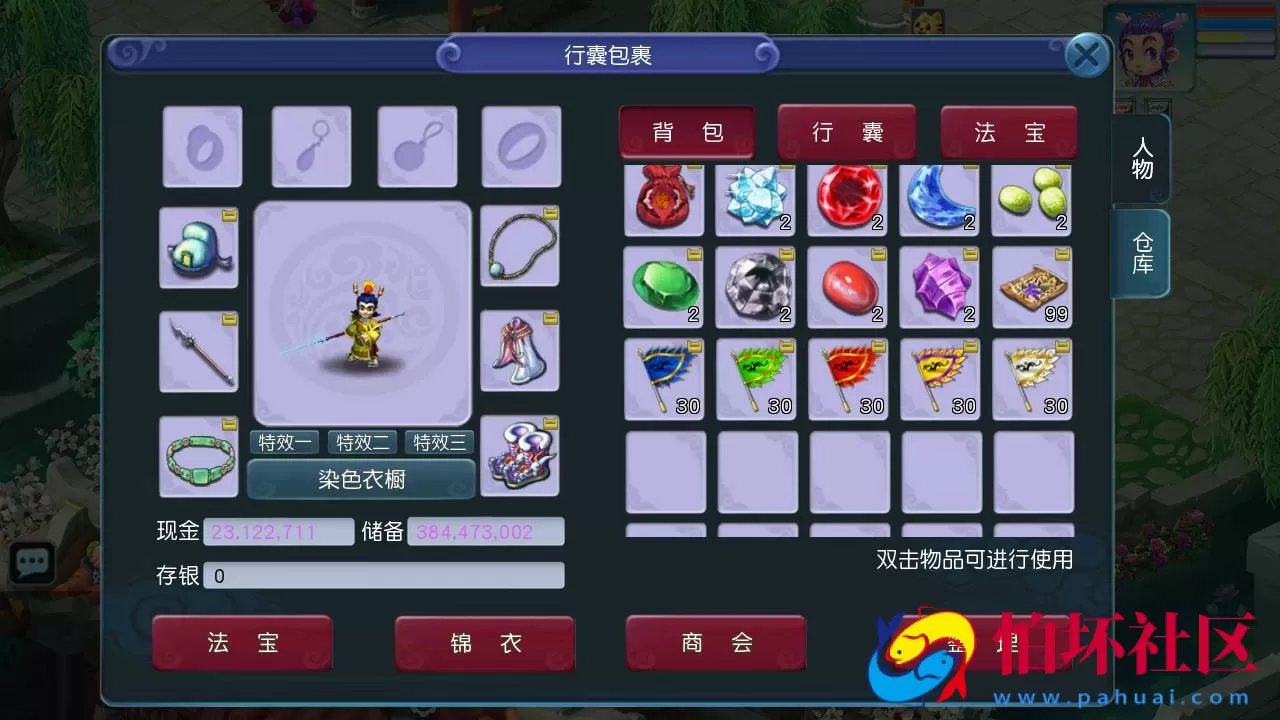
Task: Select the jade bracelet equipment slot
Action: [x=198, y=456]
